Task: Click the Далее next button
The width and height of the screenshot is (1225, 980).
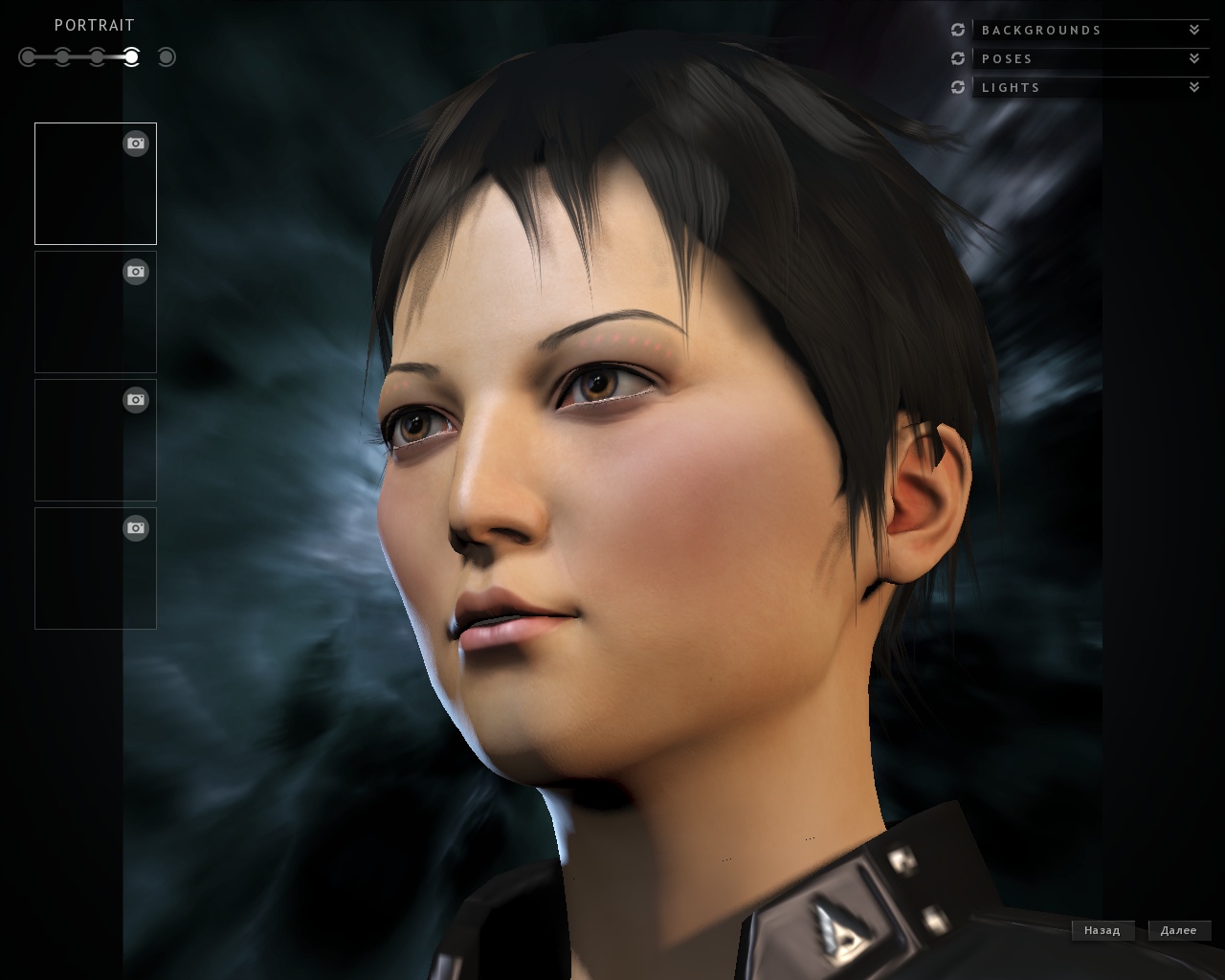Action: click(1178, 930)
